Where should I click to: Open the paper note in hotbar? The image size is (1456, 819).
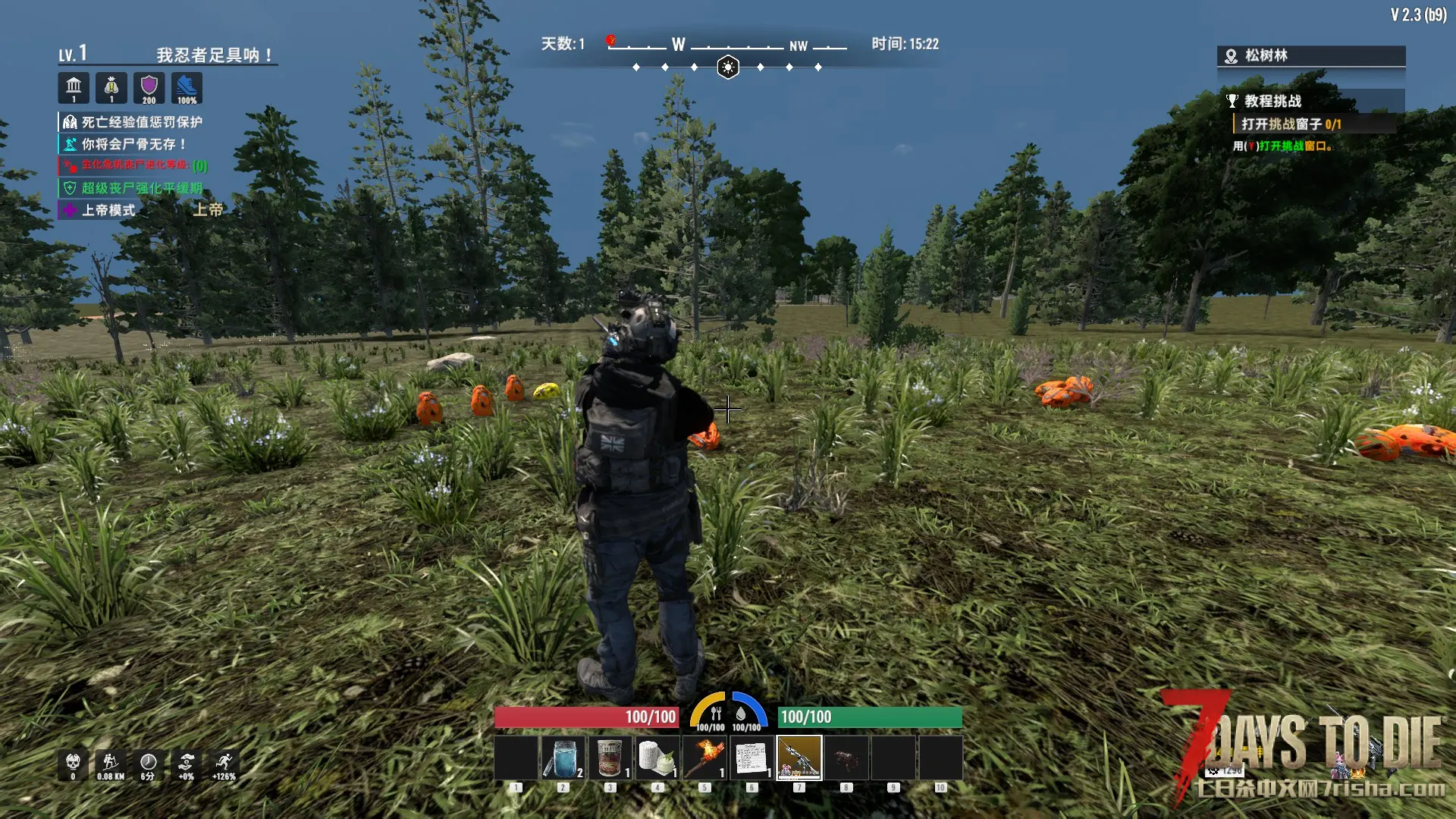click(751, 758)
